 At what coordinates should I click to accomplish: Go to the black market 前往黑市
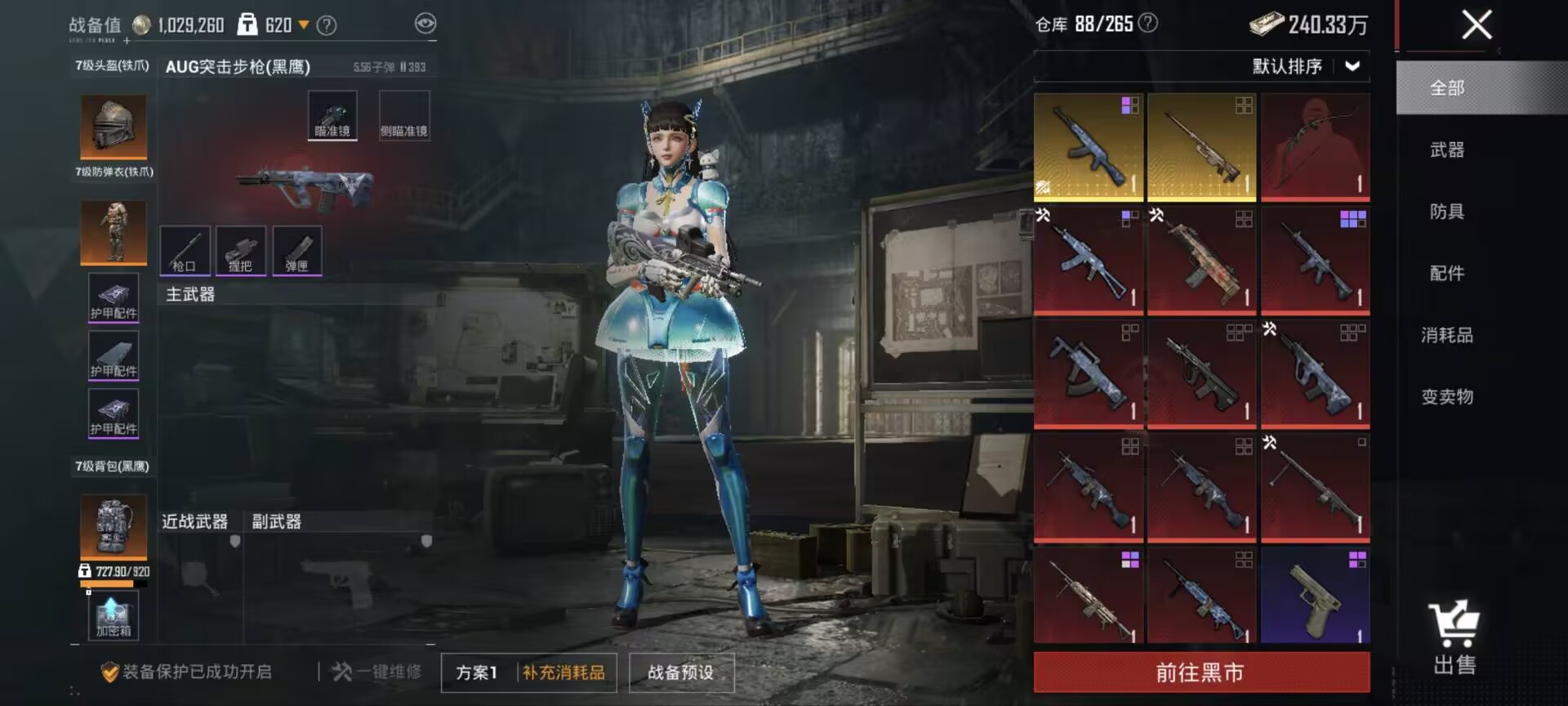click(1200, 672)
